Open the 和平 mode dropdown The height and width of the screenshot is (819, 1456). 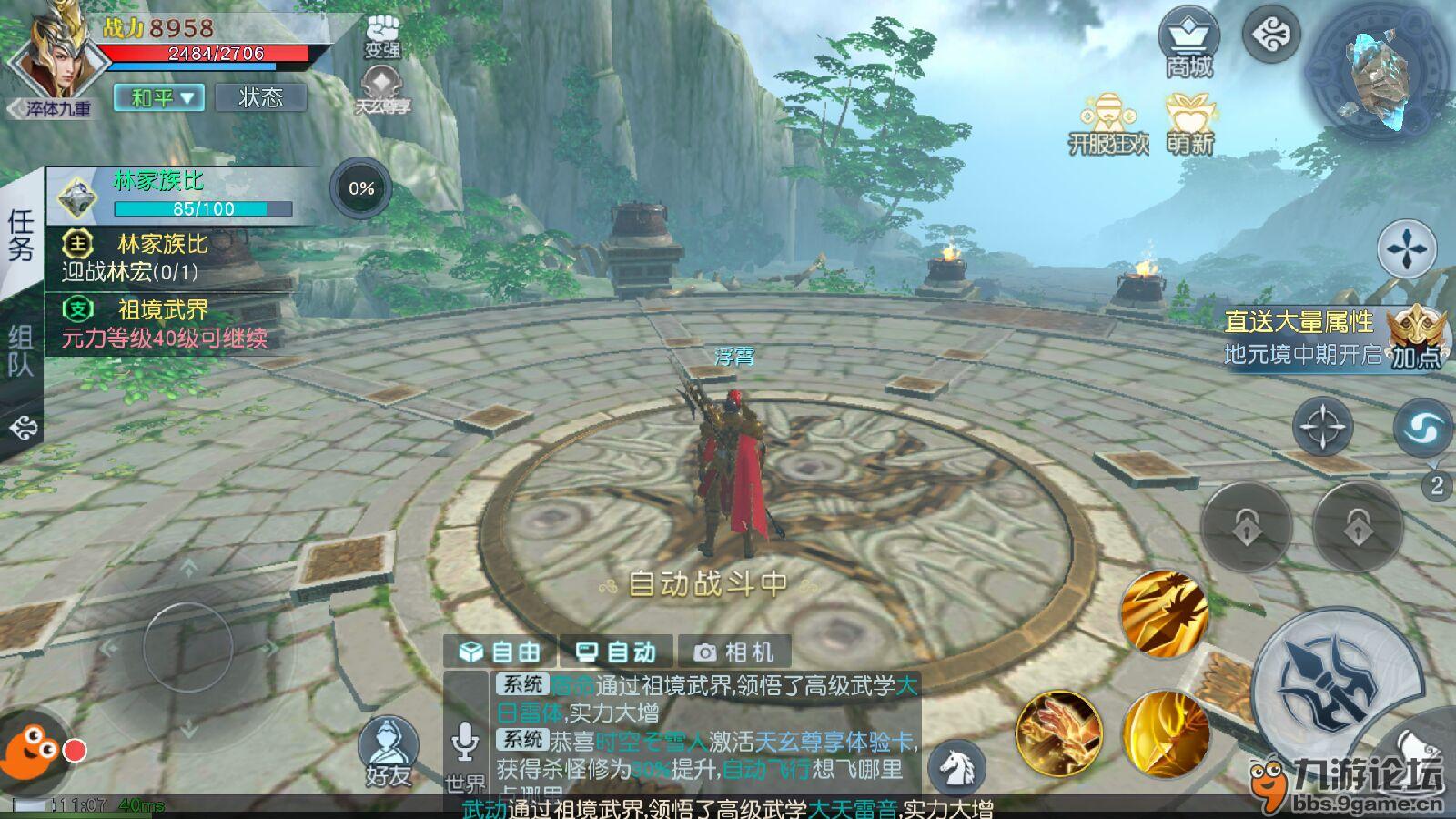159,97
